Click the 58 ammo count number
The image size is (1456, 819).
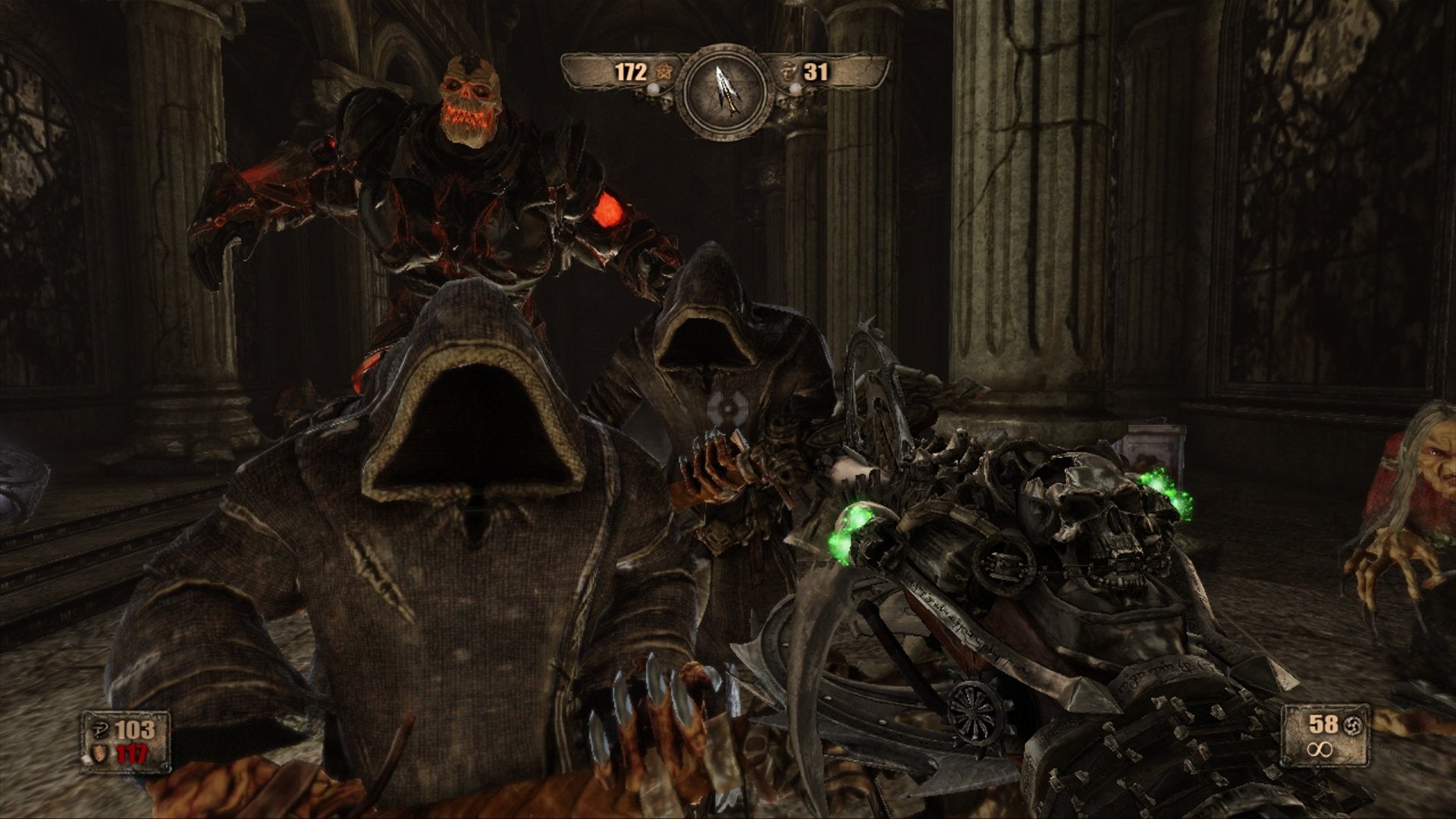pyautogui.click(x=1323, y=724)
